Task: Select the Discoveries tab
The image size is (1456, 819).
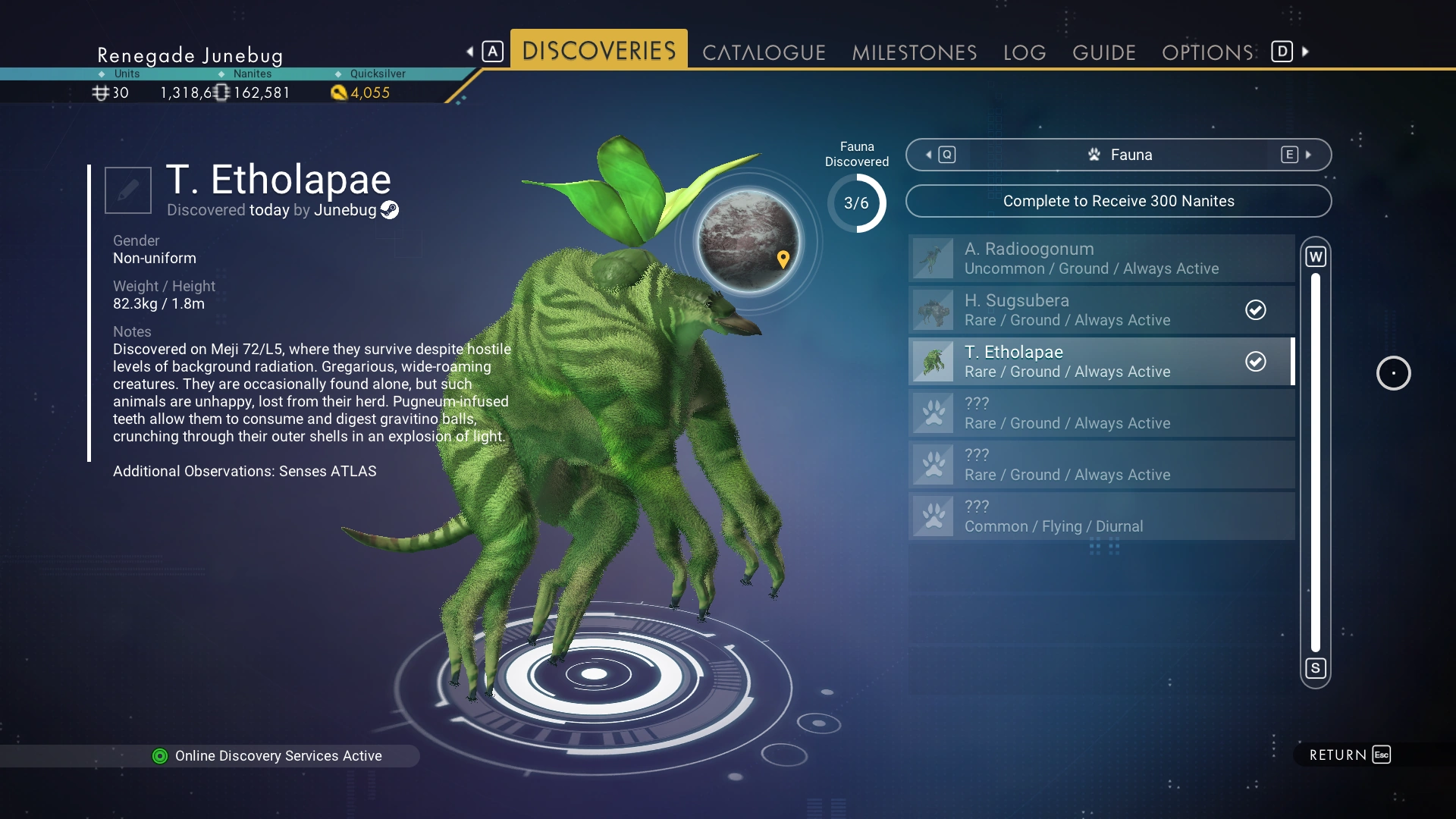Action: [x=598, y=51]
